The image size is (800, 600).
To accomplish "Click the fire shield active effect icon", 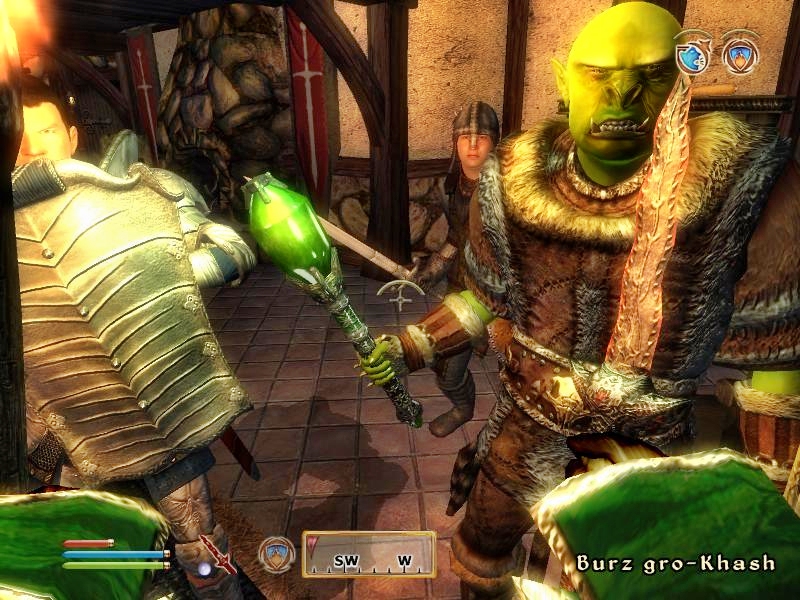I will click(x=740, y=54).
